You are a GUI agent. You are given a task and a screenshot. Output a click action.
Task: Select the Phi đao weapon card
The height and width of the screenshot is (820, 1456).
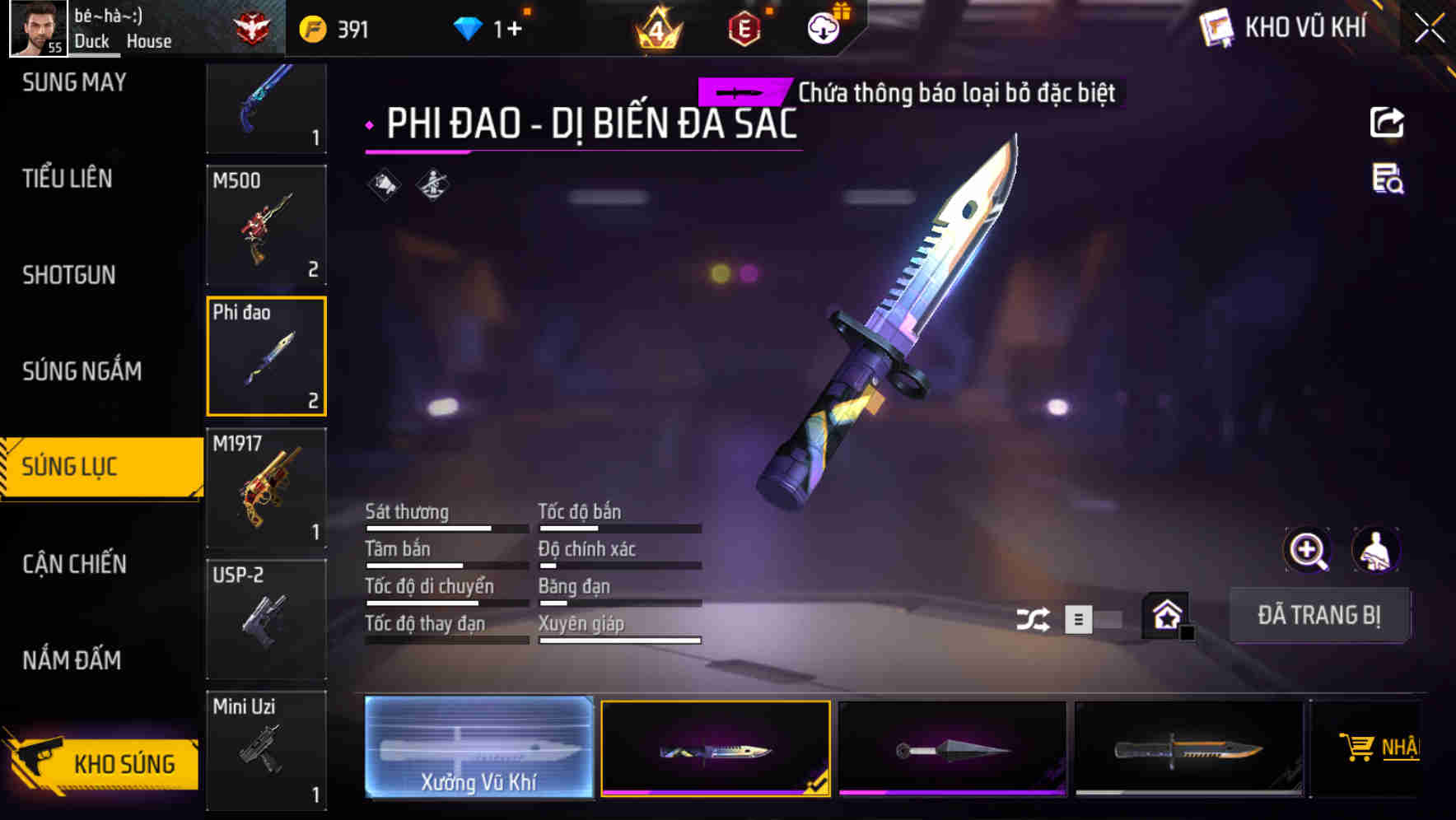point(267,356)
